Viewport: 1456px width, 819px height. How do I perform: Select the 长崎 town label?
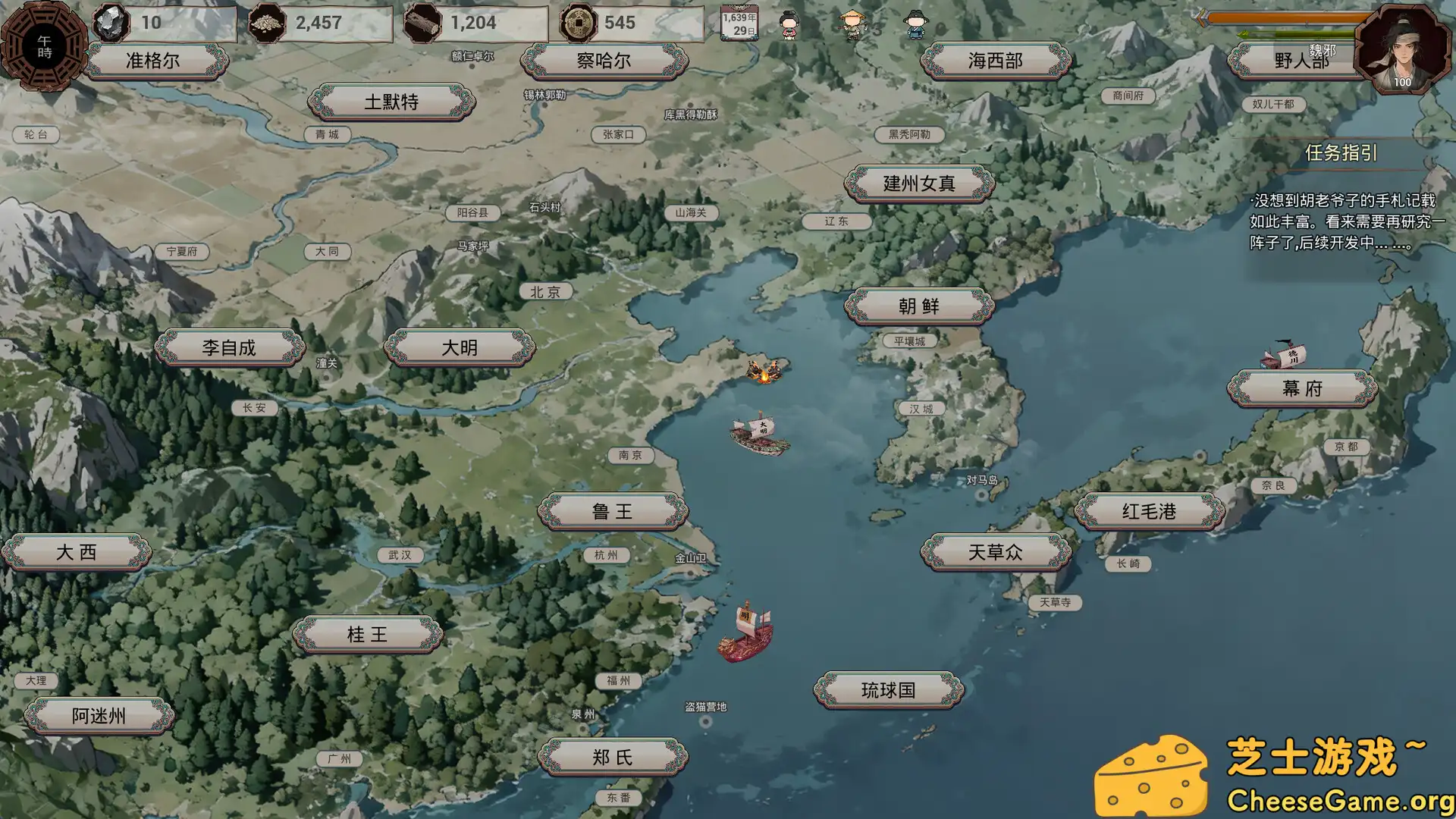(x=1128, y=564)
